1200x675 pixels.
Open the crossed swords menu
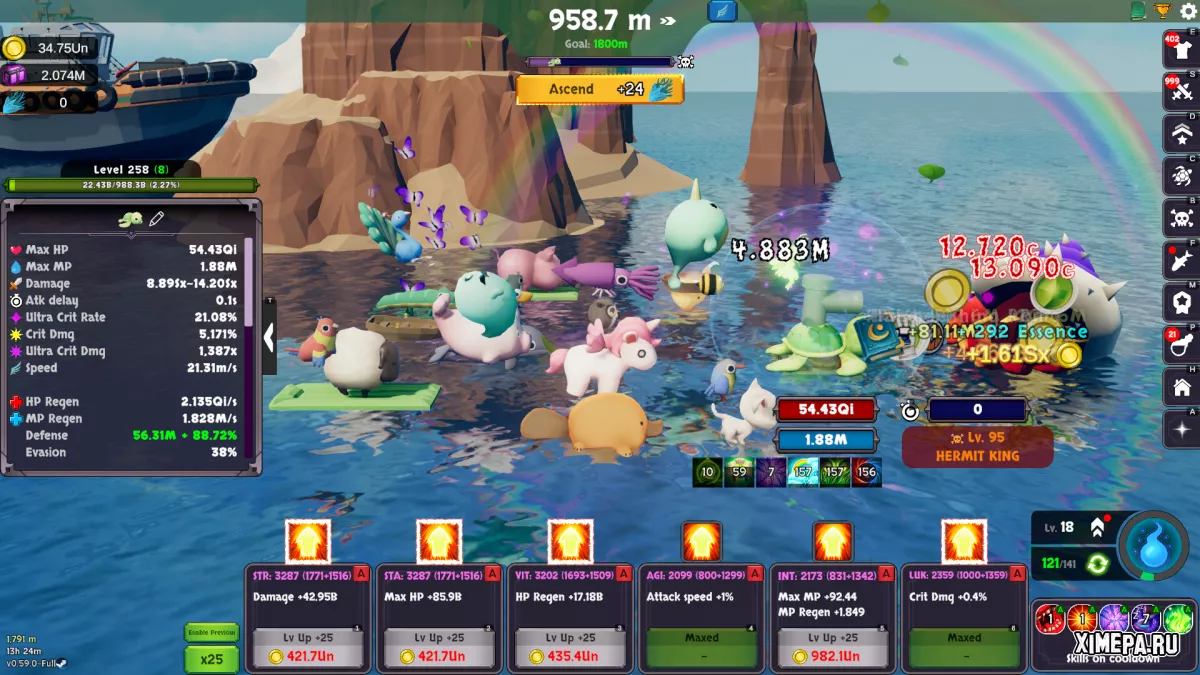[1181, 91]
